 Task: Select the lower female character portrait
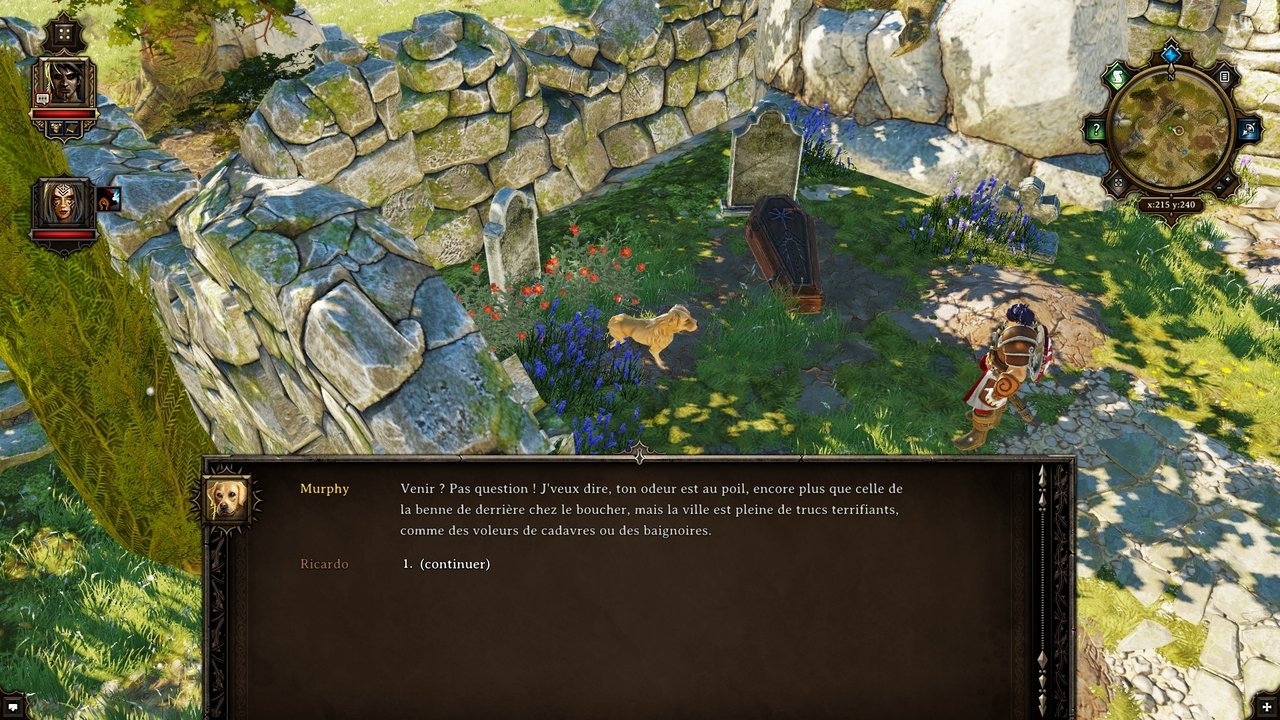(x=62, y=200)
